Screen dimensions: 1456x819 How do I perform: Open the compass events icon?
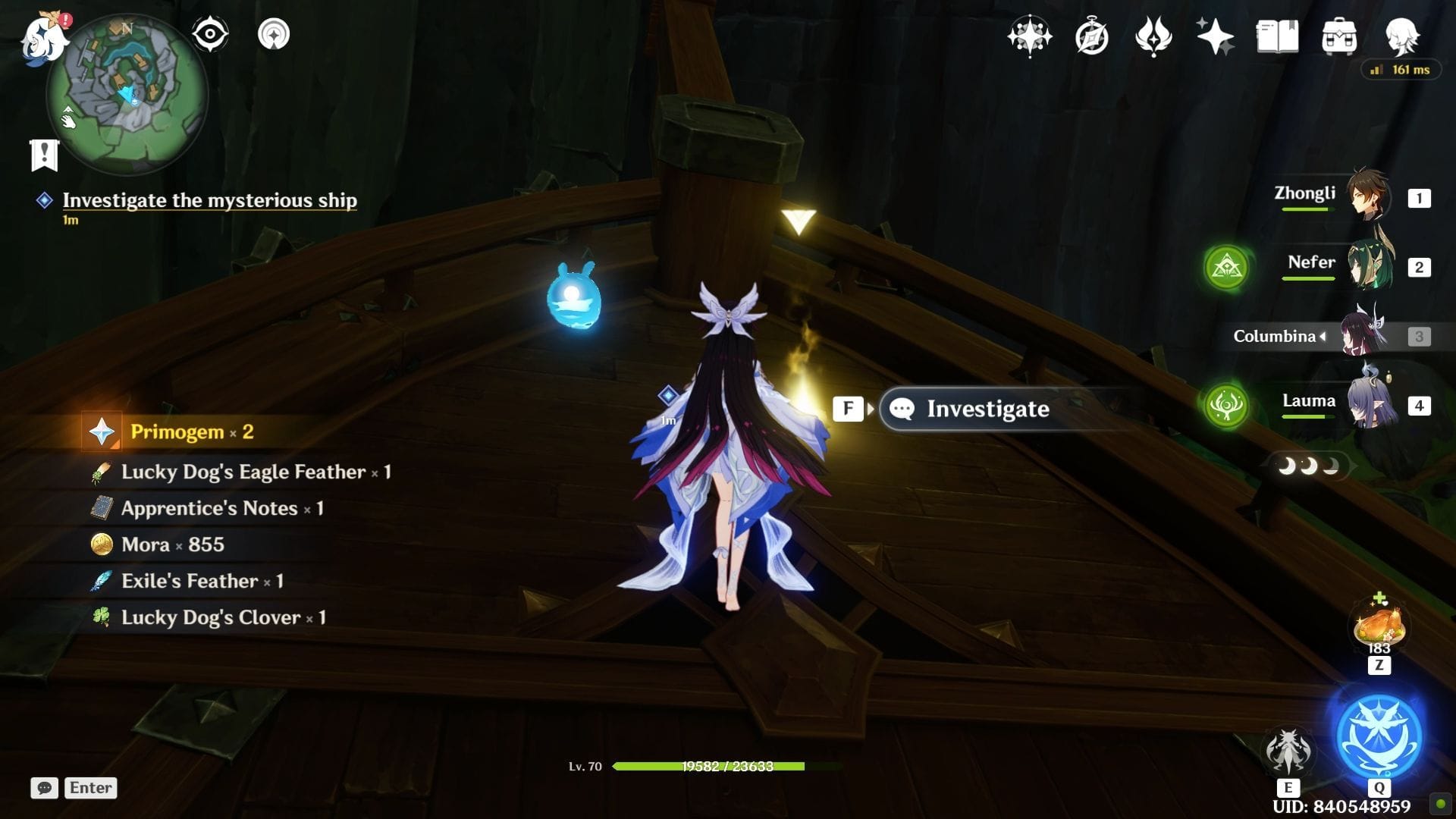tap(1091, 36)
